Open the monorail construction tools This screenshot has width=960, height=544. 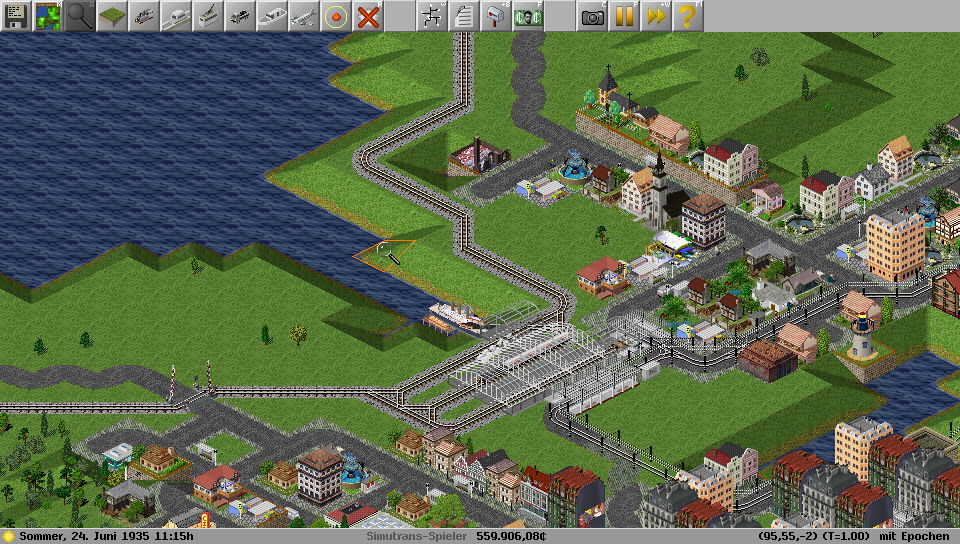pos(176,16)
